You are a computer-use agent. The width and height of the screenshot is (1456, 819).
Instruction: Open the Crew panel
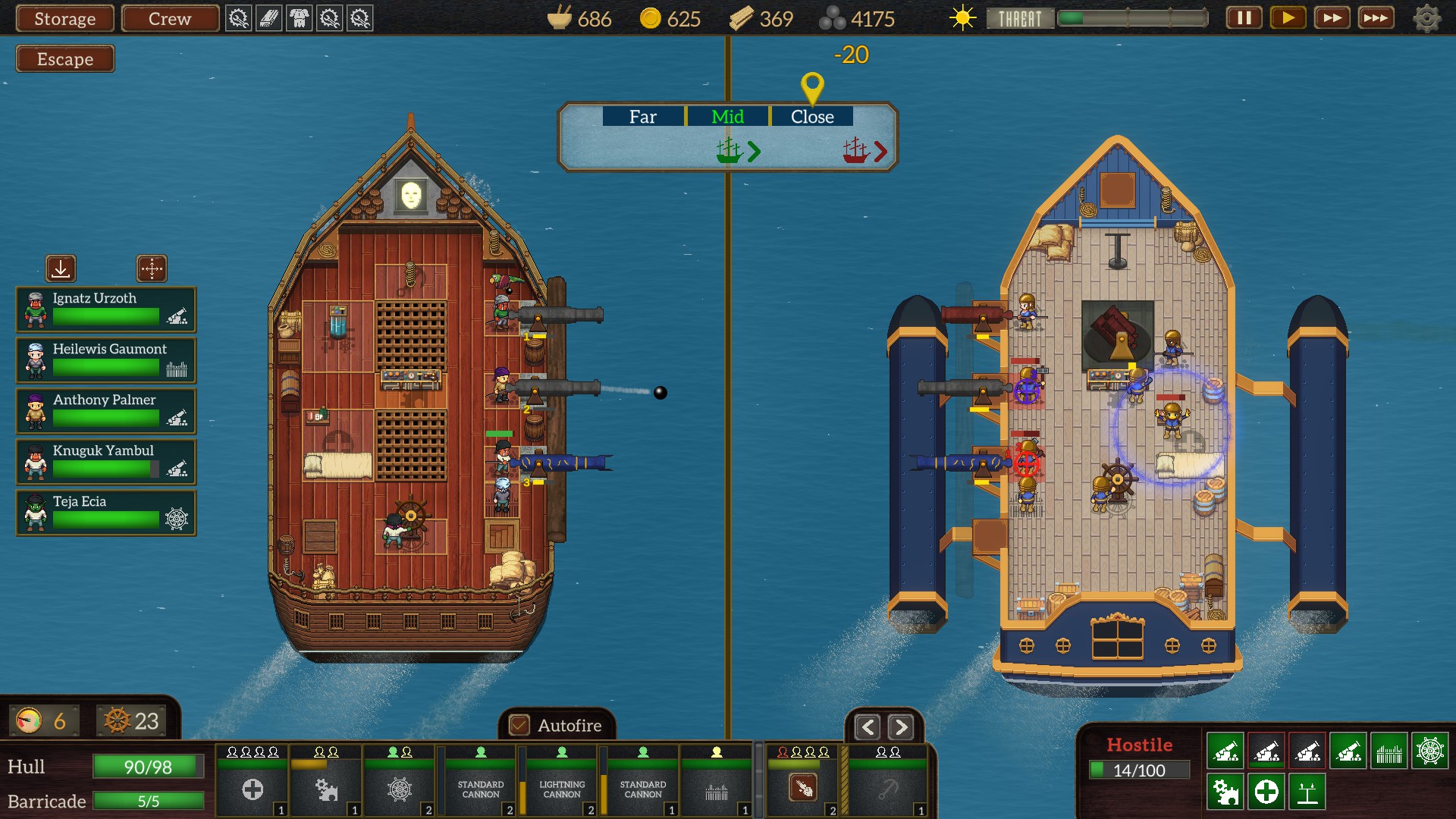[x=170, y=18]
